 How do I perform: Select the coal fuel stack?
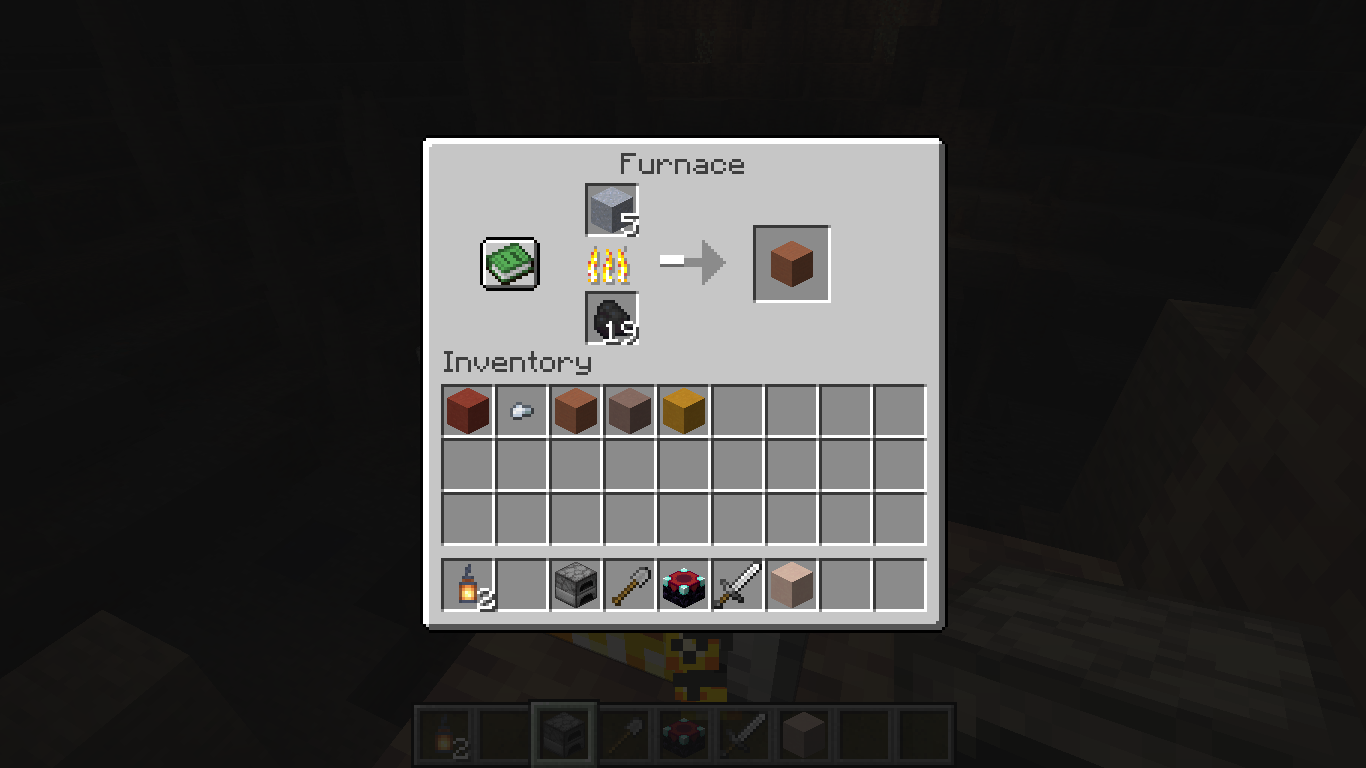point(611,318)
